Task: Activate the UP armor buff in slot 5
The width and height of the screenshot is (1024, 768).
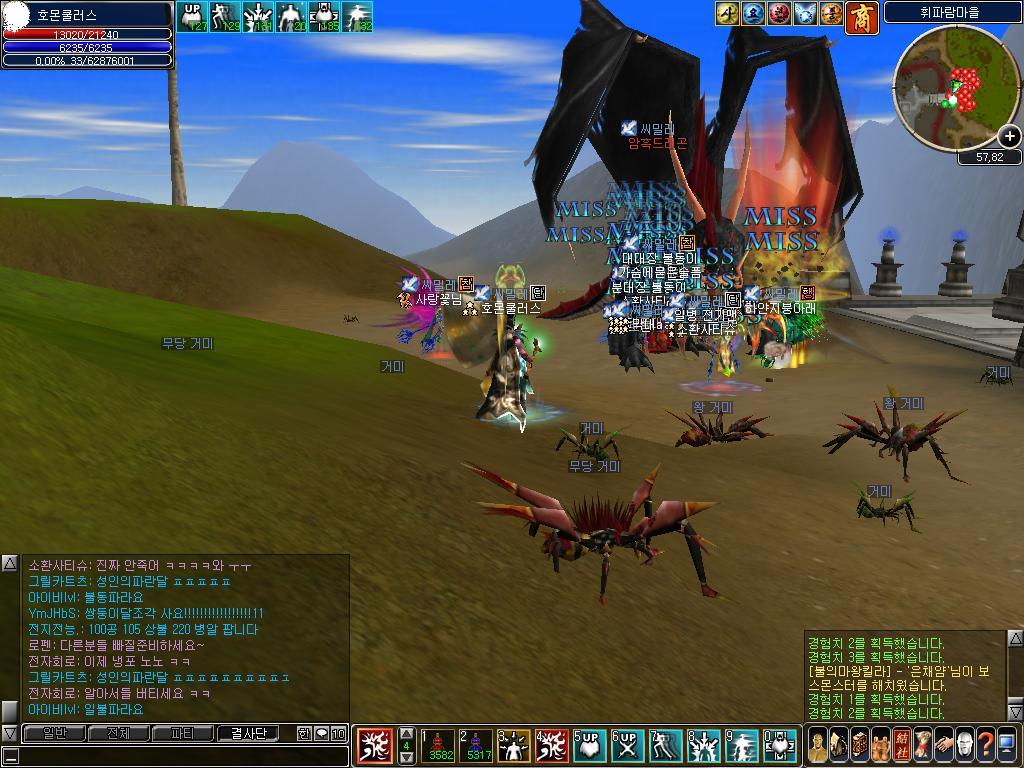Action: pyautogui.click(x=588, y=745)
